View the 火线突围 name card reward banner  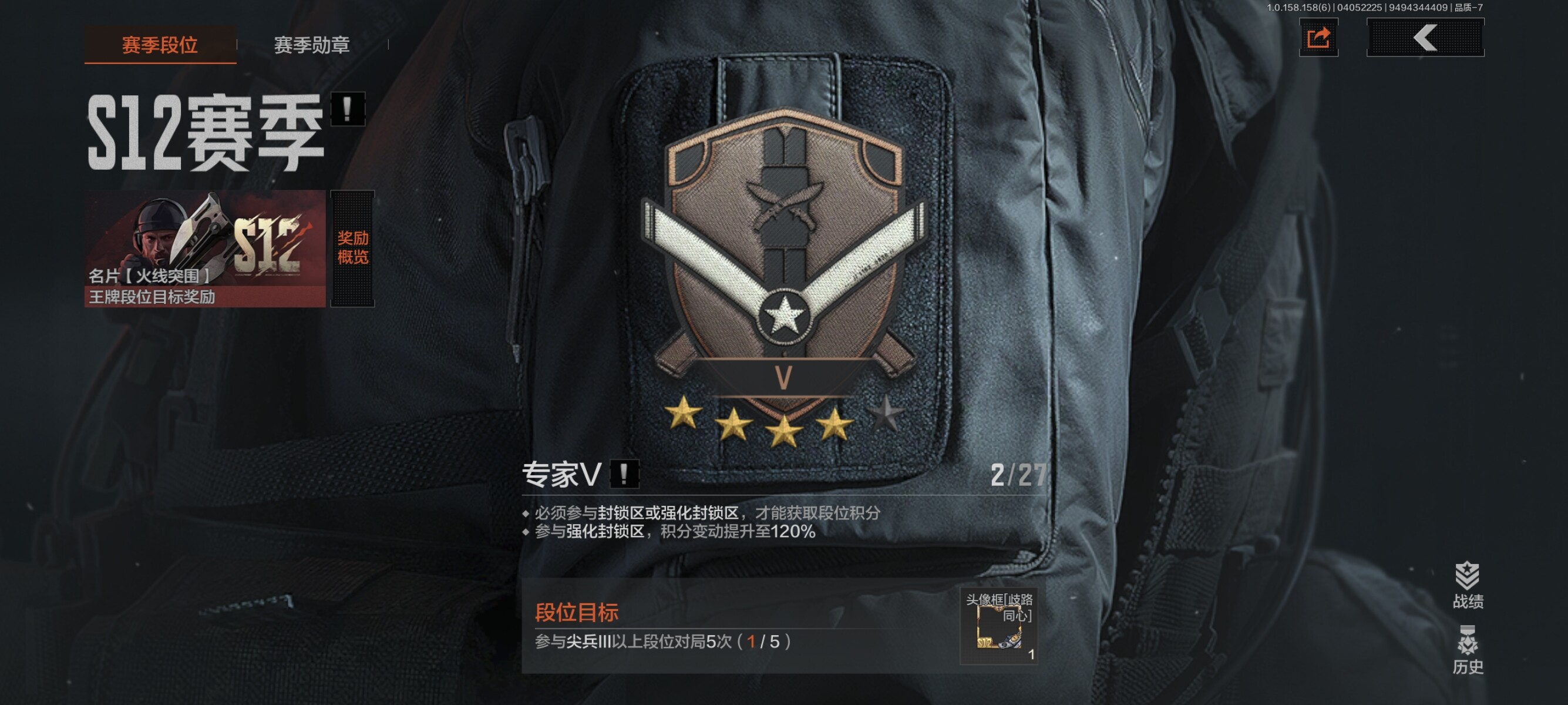coord(205,248)
